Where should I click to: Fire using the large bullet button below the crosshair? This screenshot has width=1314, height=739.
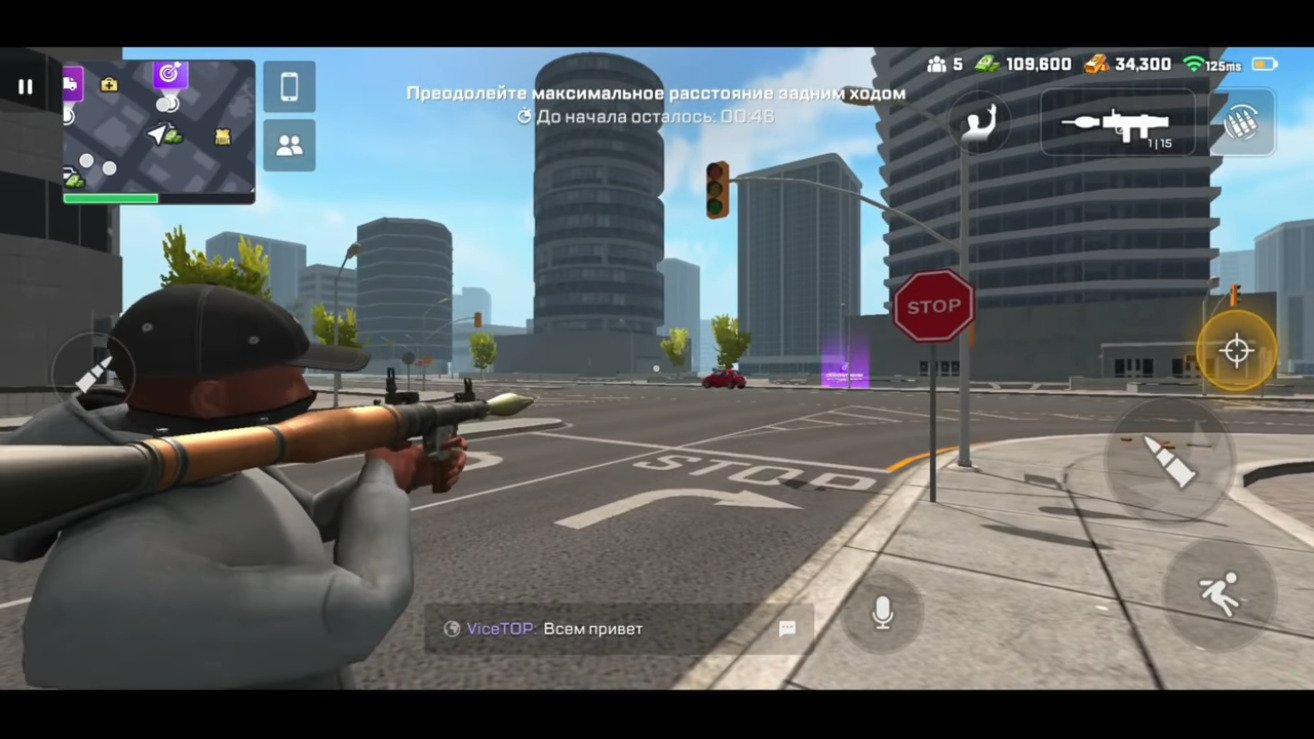[x=1169, y=460]
